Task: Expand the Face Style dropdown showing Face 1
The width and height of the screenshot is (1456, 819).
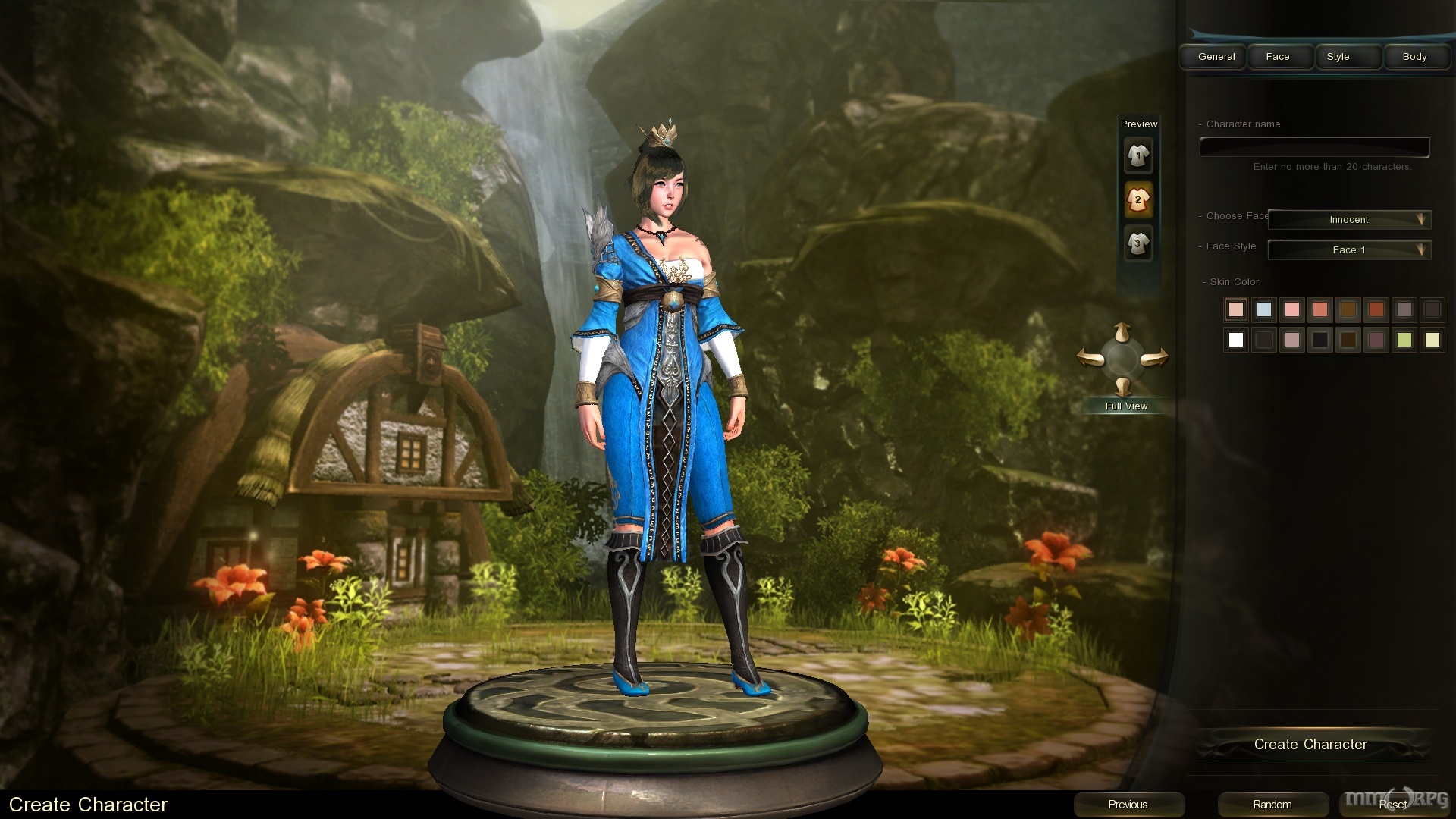Action: (x=1349, y=250)
